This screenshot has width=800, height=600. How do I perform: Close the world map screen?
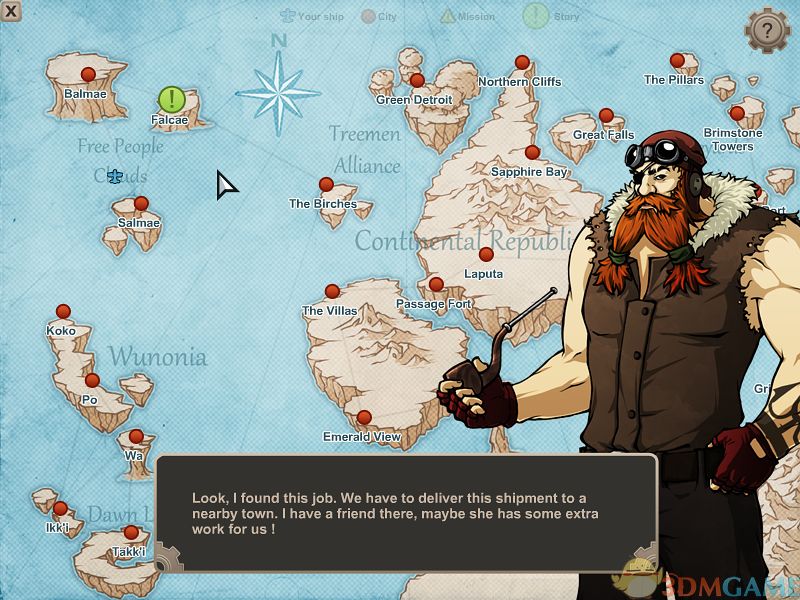pyautogui.click(x=11, y=11)
